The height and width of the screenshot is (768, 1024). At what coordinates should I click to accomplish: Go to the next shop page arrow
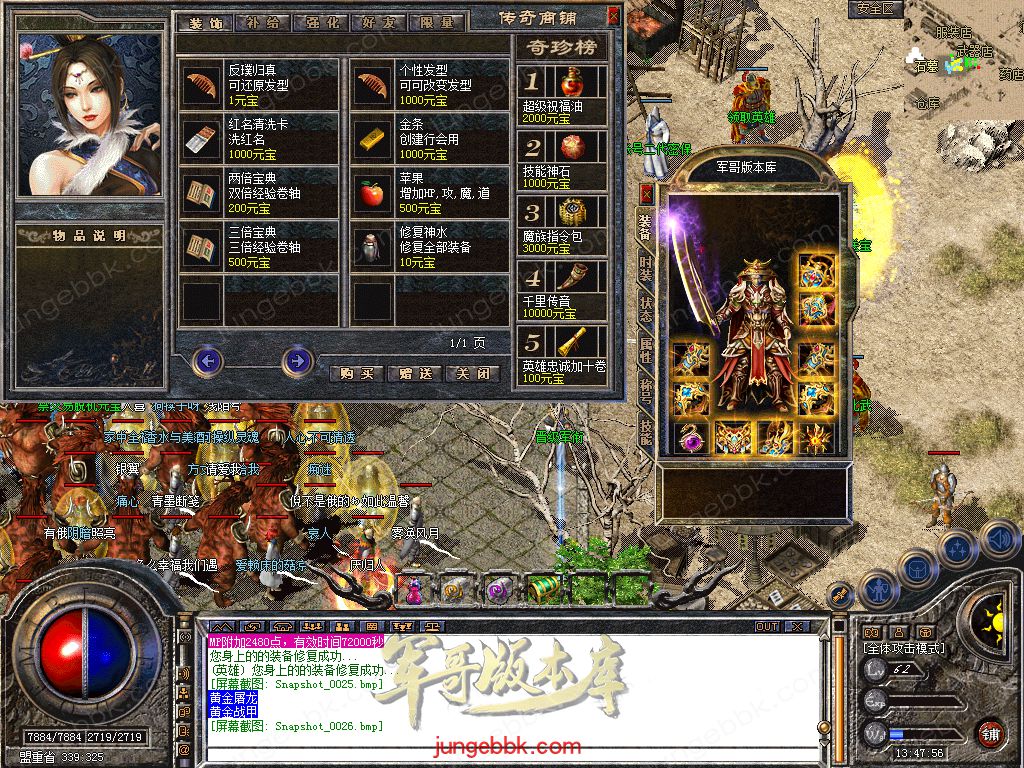click(297, 360)
